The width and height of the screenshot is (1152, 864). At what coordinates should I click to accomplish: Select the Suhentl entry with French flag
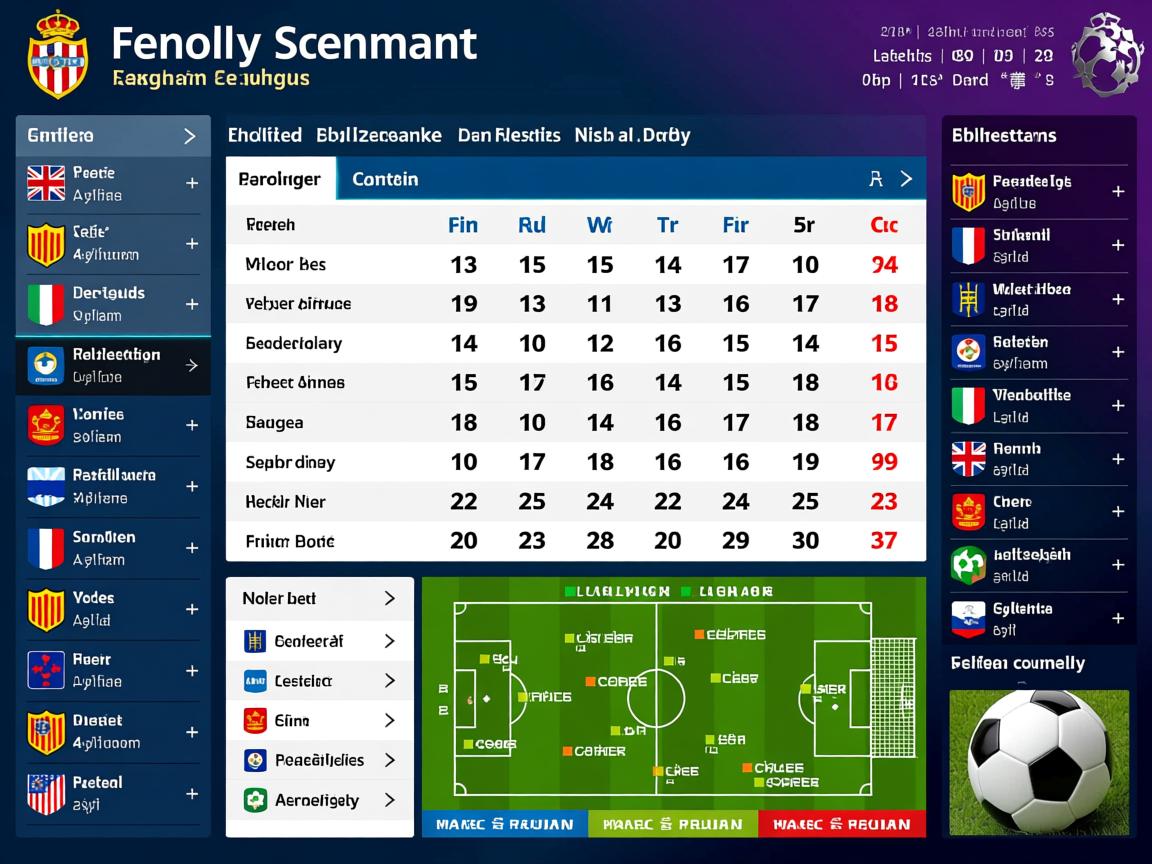point(1038,245)
